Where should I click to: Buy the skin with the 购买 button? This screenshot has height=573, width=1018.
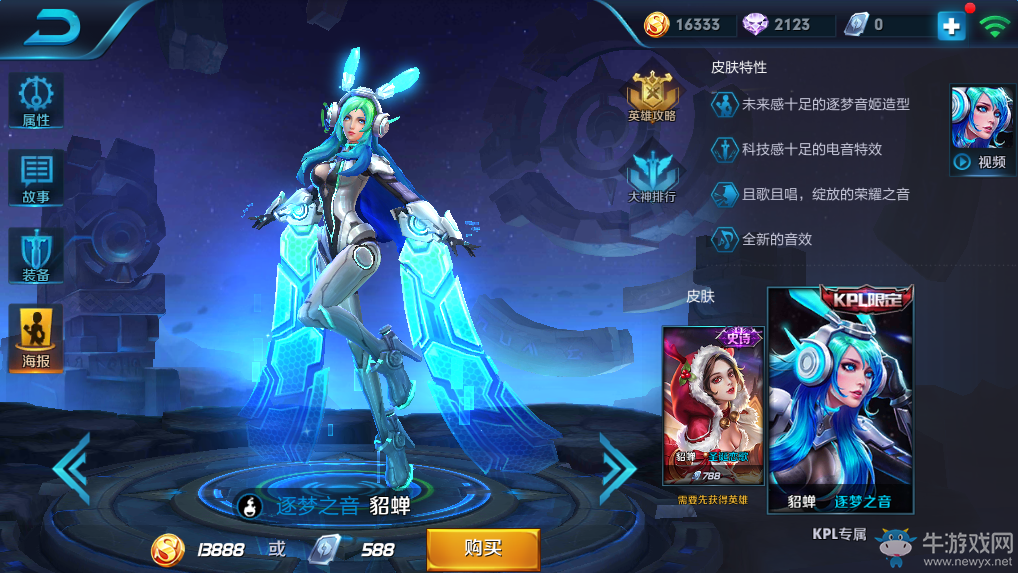(483, 549)
